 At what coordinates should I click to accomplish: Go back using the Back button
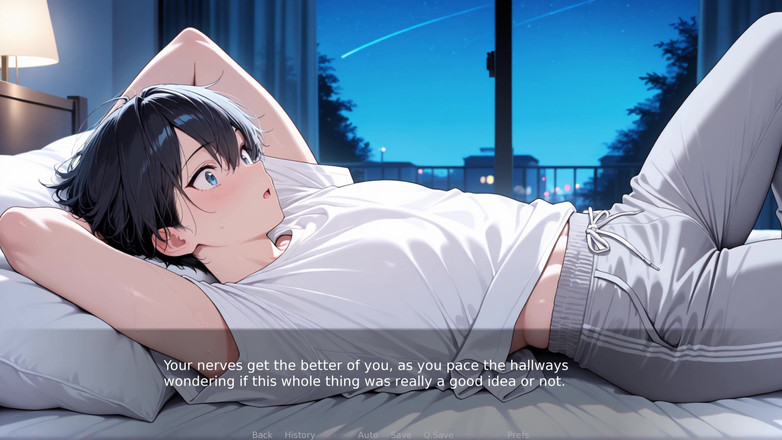(x=262, y=435)
